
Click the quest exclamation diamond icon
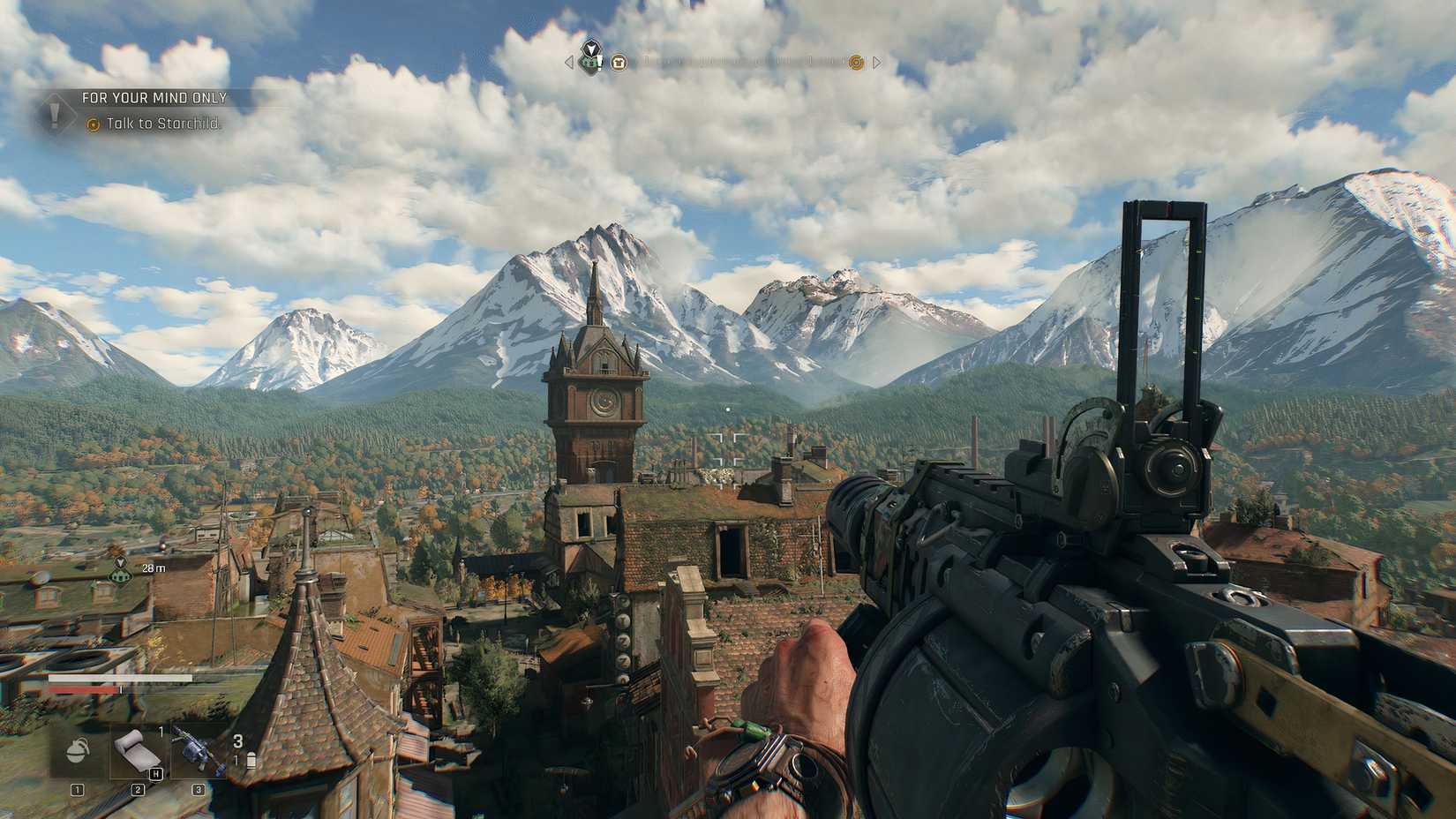55,112
